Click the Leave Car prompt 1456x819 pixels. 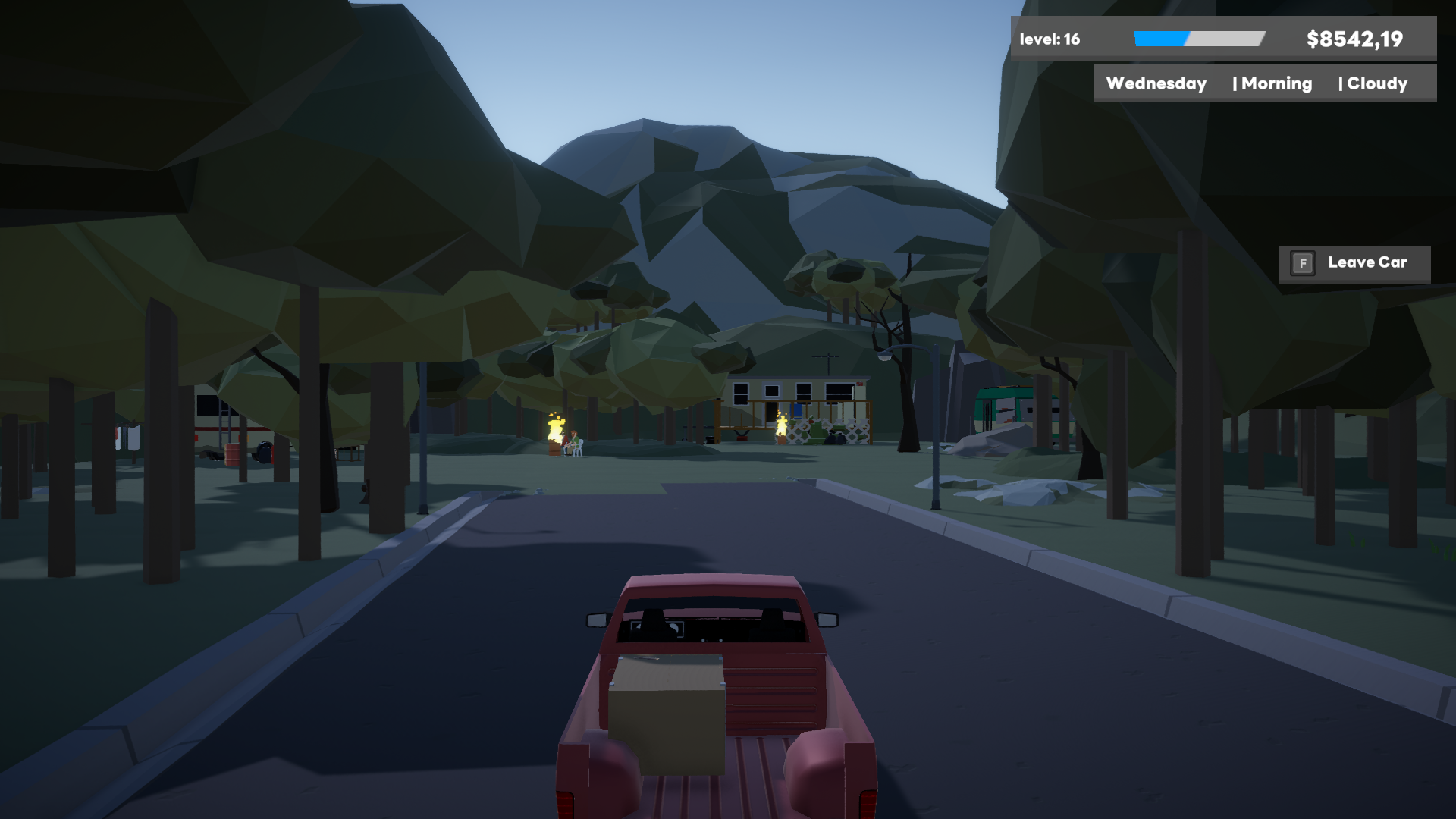coord(1363,262)
